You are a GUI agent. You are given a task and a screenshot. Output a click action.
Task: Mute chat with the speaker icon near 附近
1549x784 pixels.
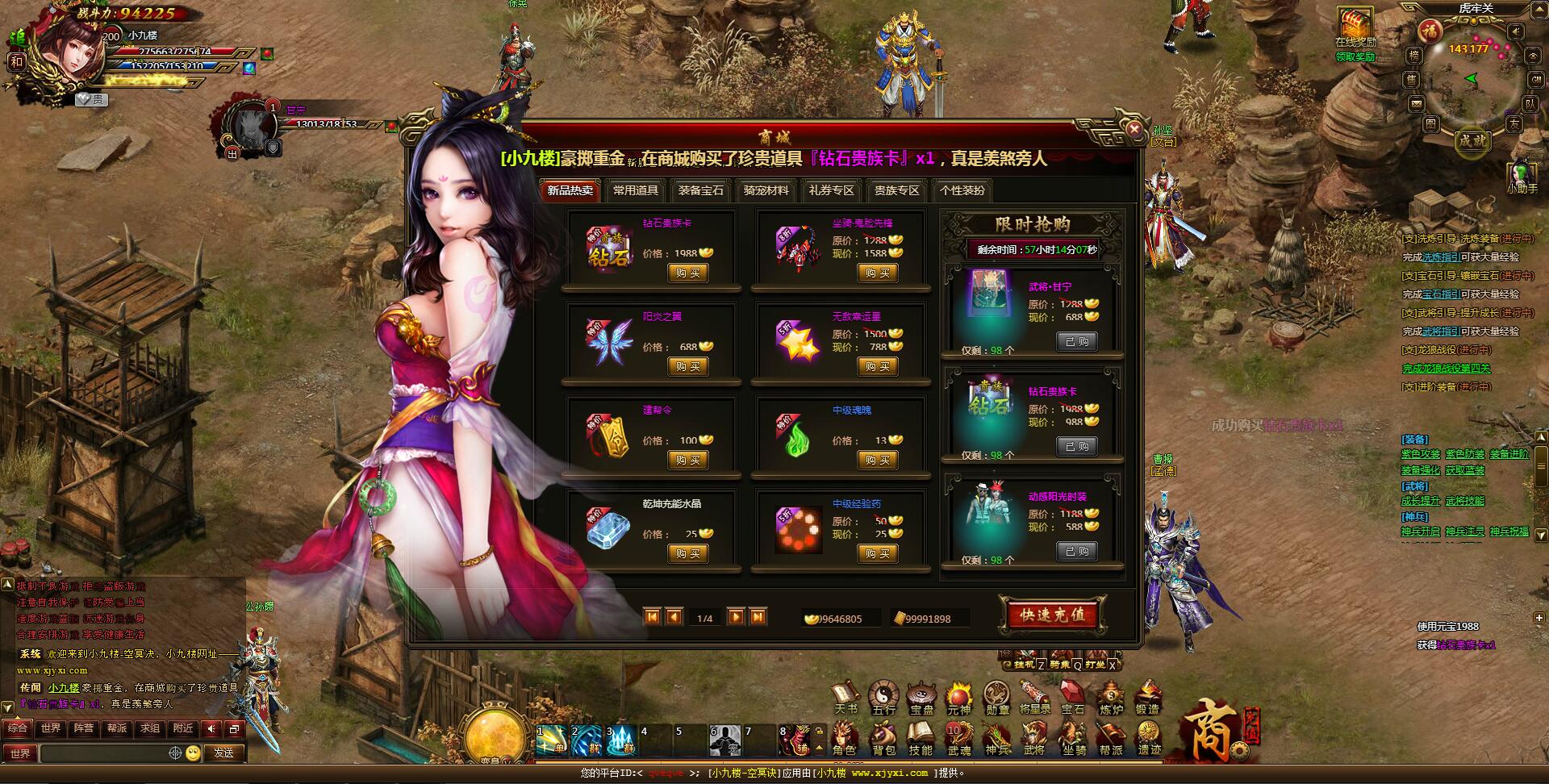click(x=211, y=729)
